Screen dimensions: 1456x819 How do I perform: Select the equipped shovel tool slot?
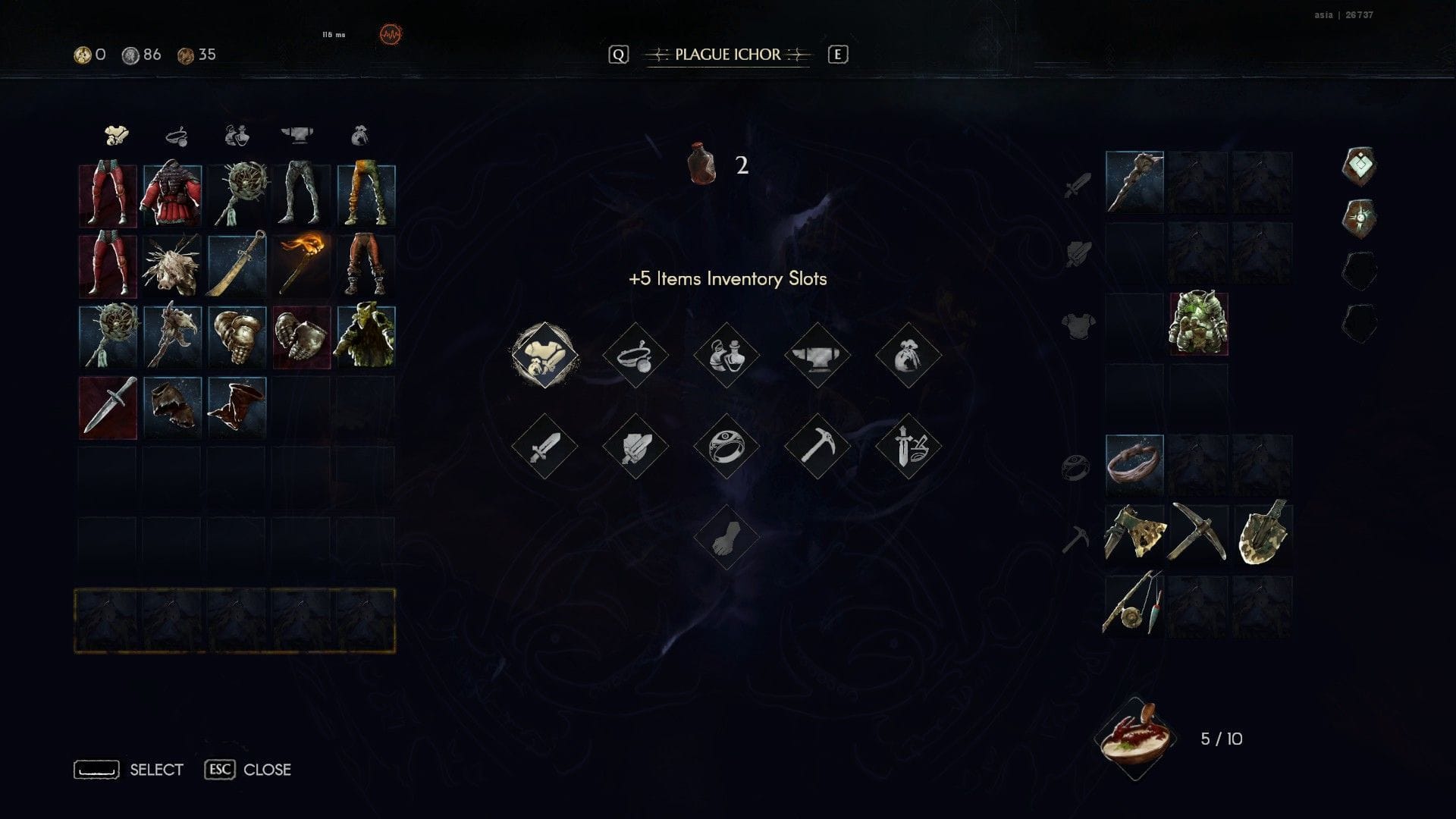tap(1263, 535)
